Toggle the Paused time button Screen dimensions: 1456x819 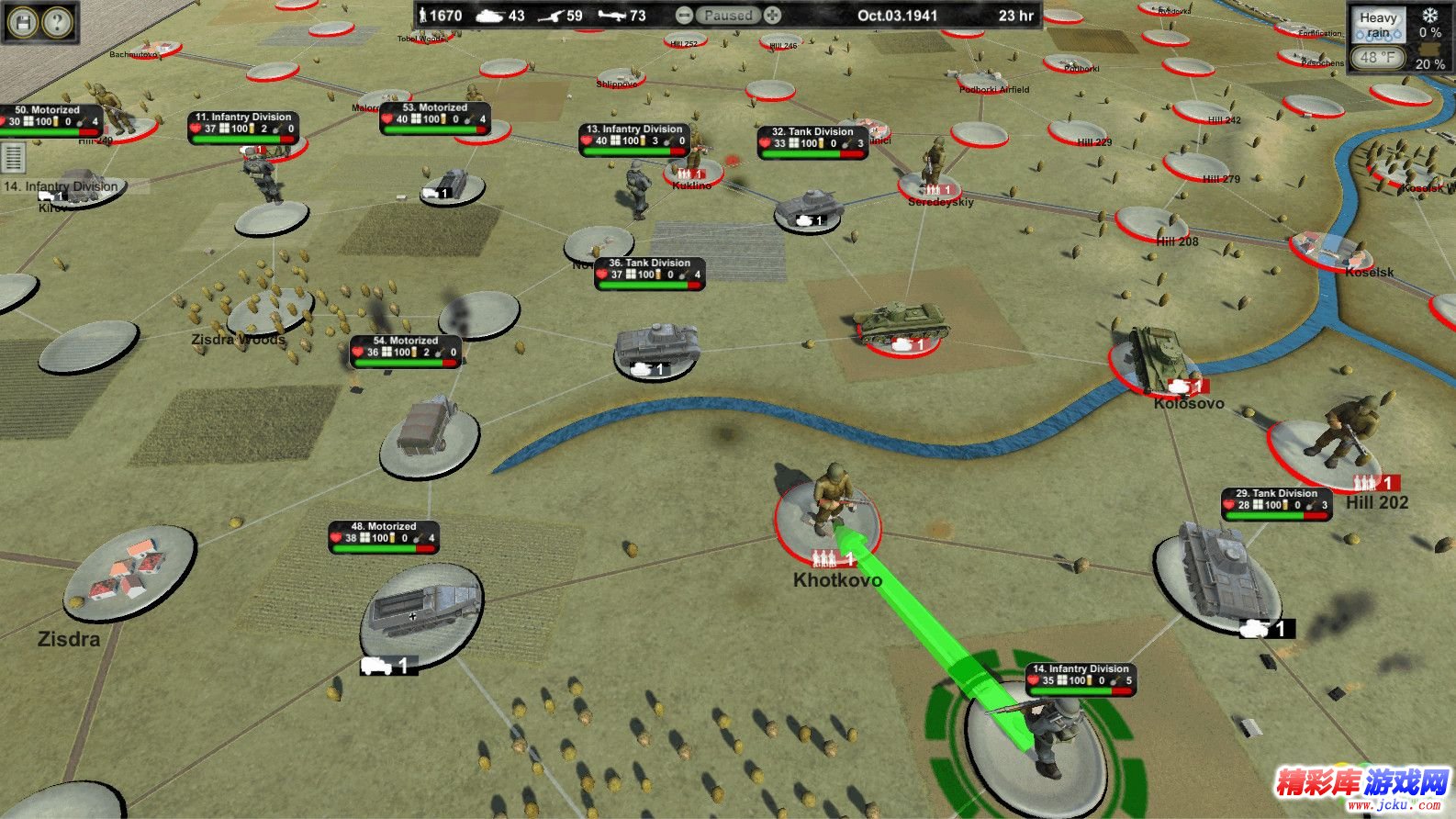click(728, 16)
